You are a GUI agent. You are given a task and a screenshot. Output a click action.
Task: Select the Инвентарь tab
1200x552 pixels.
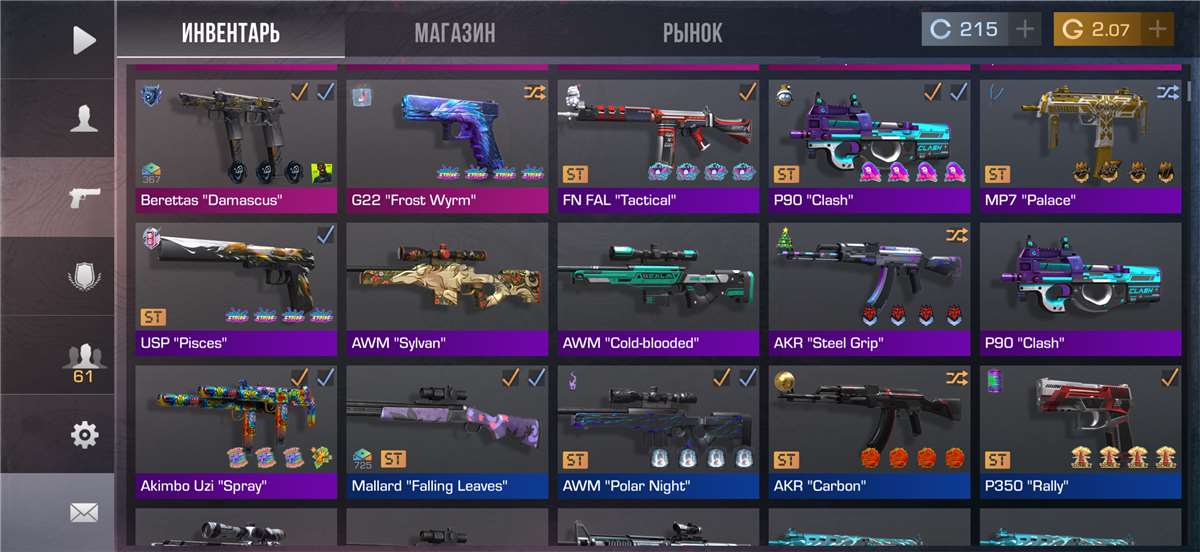[x=231, y=33]
